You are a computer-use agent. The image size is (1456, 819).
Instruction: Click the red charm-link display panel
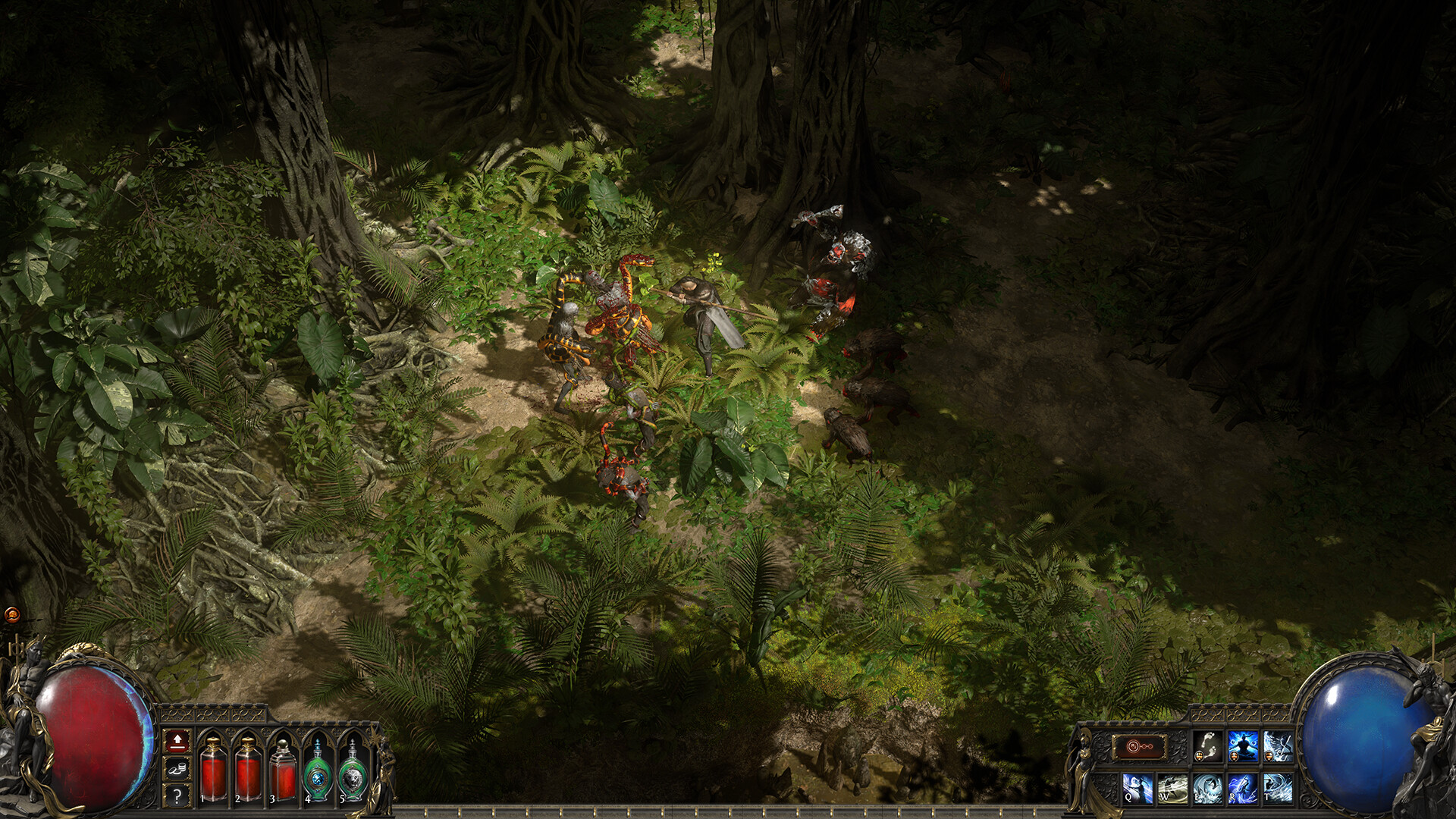coord(1141,746)
